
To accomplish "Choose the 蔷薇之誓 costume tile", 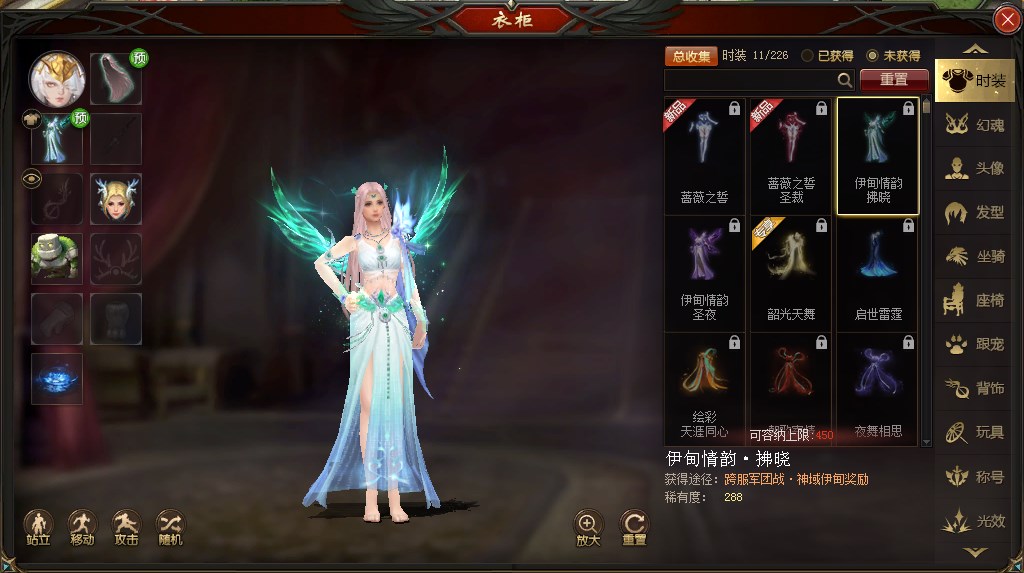I will coord(705,155).
